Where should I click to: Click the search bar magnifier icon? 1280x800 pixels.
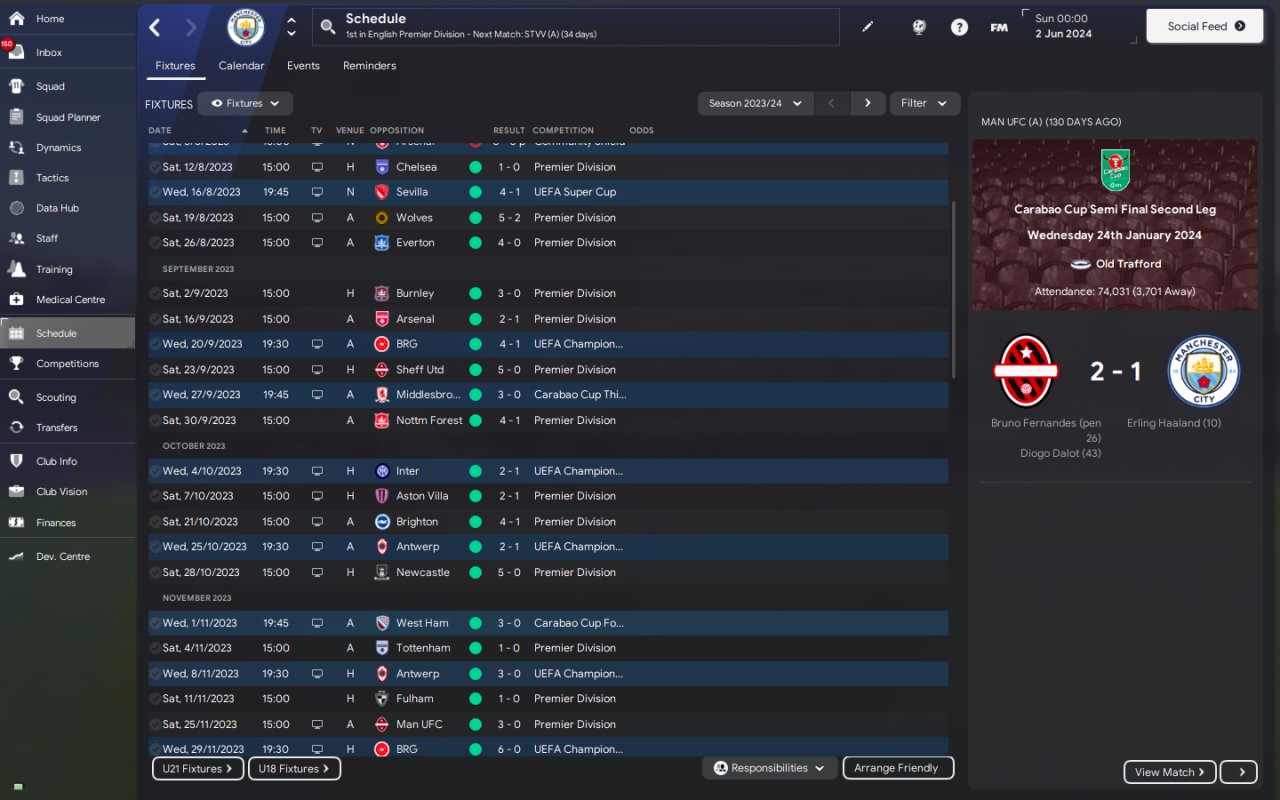[328, 27]
